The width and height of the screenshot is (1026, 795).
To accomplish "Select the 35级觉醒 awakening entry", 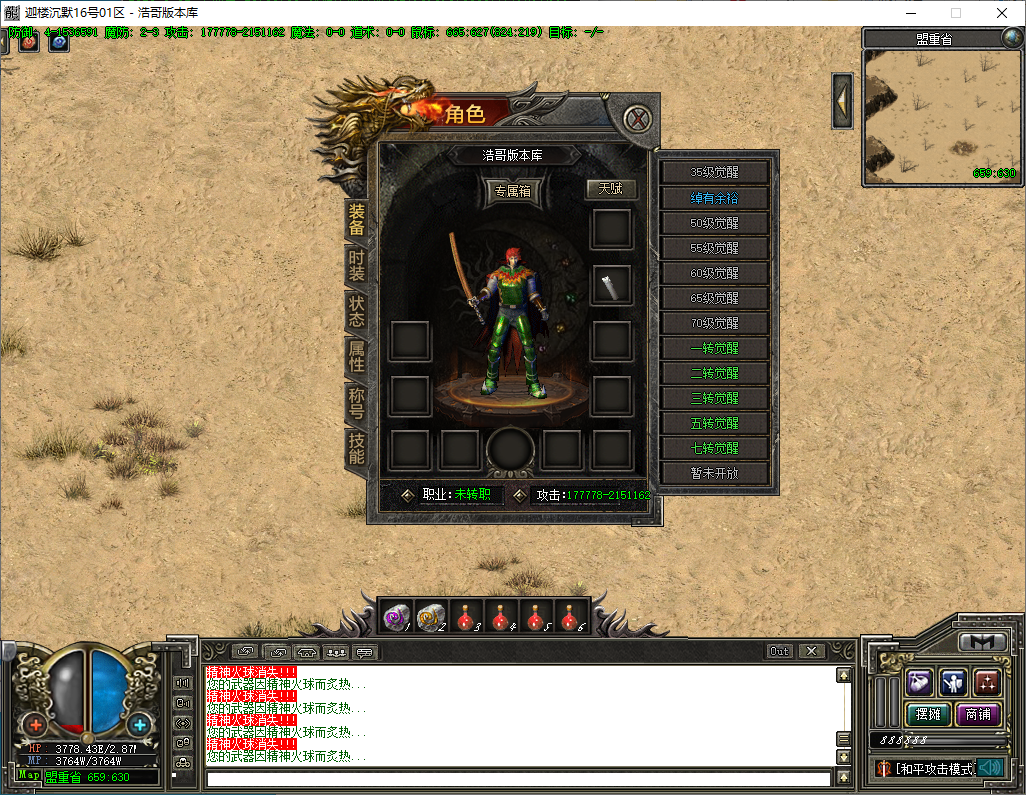I will pos(714,172).
